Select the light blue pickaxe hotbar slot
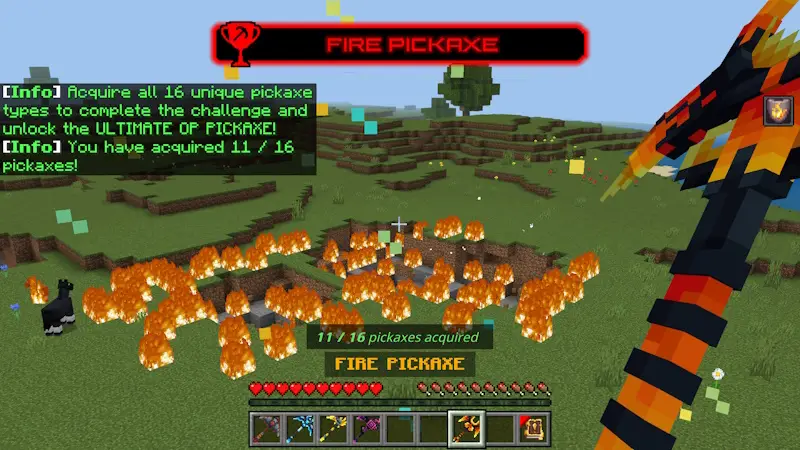The width and height of the screenshot is (800, 450). (302, 427)
